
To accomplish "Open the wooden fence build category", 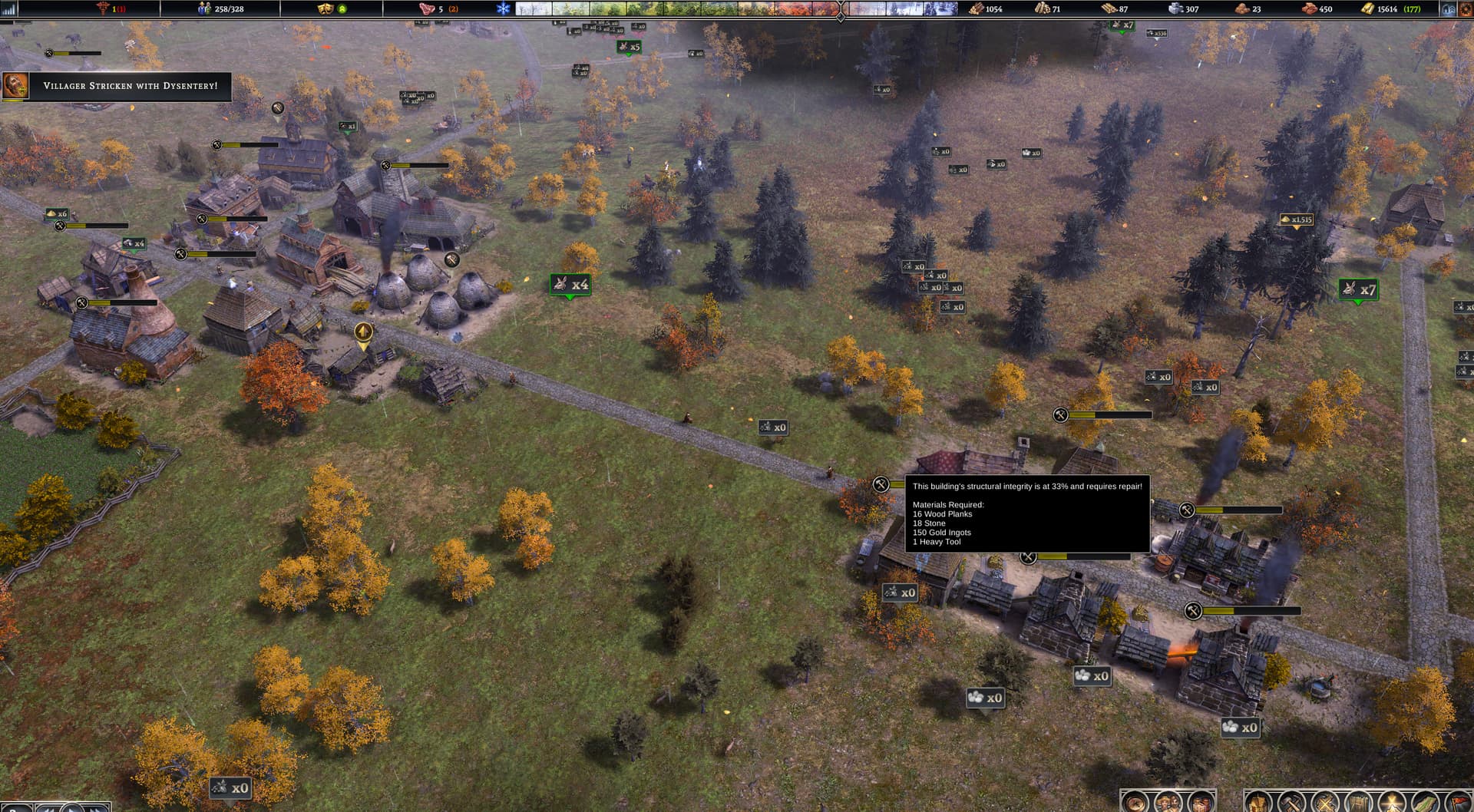I will [x=1357, y=803].
